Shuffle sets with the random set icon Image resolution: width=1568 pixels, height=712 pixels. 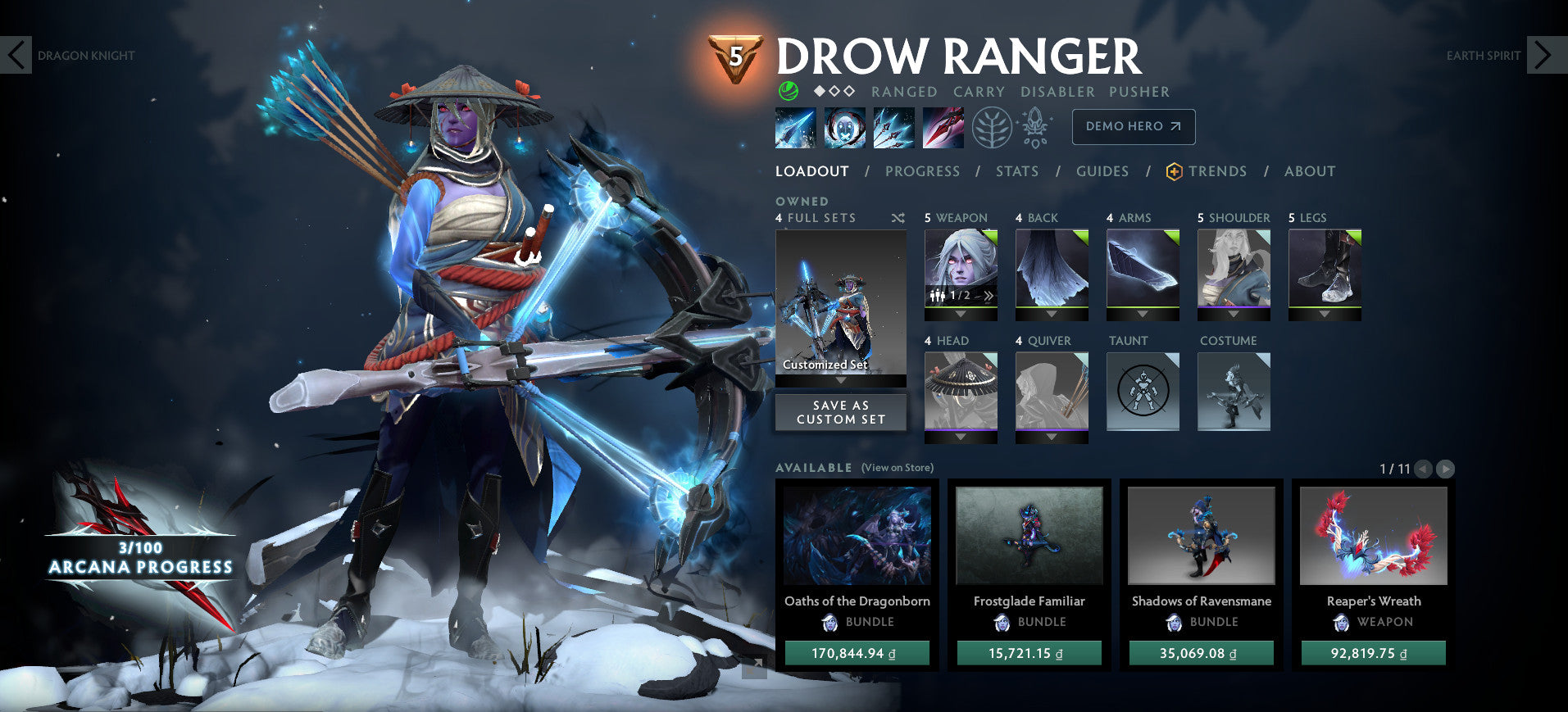tap(898, 218)
